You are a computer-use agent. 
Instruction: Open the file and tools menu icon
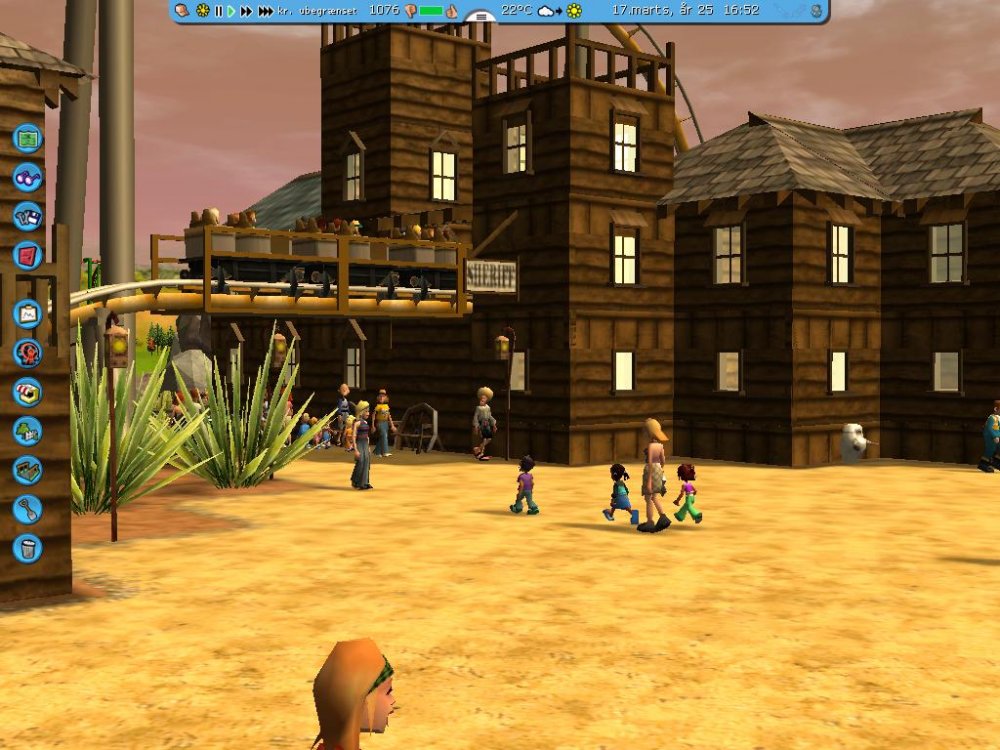click(x=28, y=216)
